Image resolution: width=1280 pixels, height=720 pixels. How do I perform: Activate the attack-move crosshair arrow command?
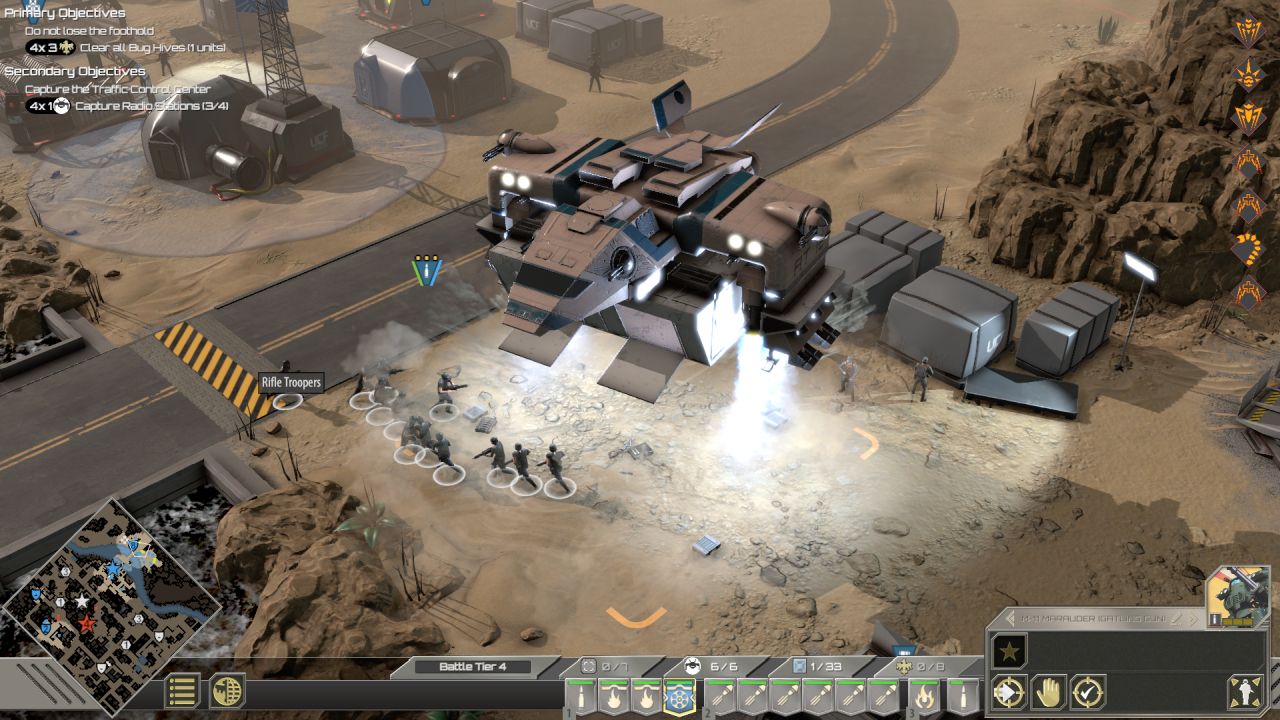click(1009, 692)
